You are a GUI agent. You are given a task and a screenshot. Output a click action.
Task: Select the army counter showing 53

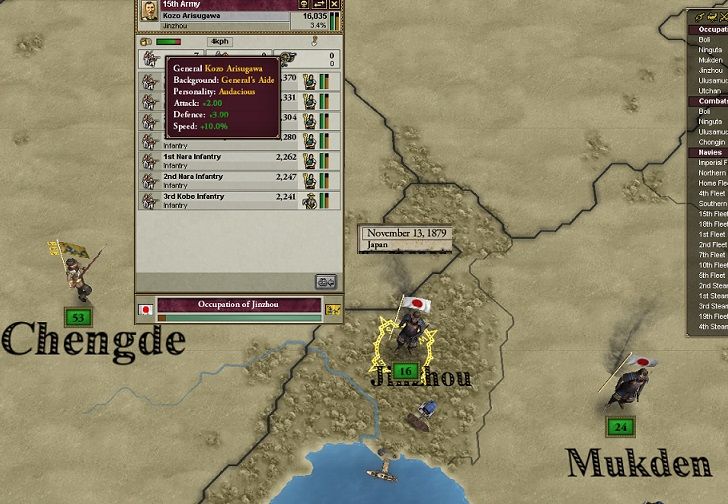pos(77,318)
